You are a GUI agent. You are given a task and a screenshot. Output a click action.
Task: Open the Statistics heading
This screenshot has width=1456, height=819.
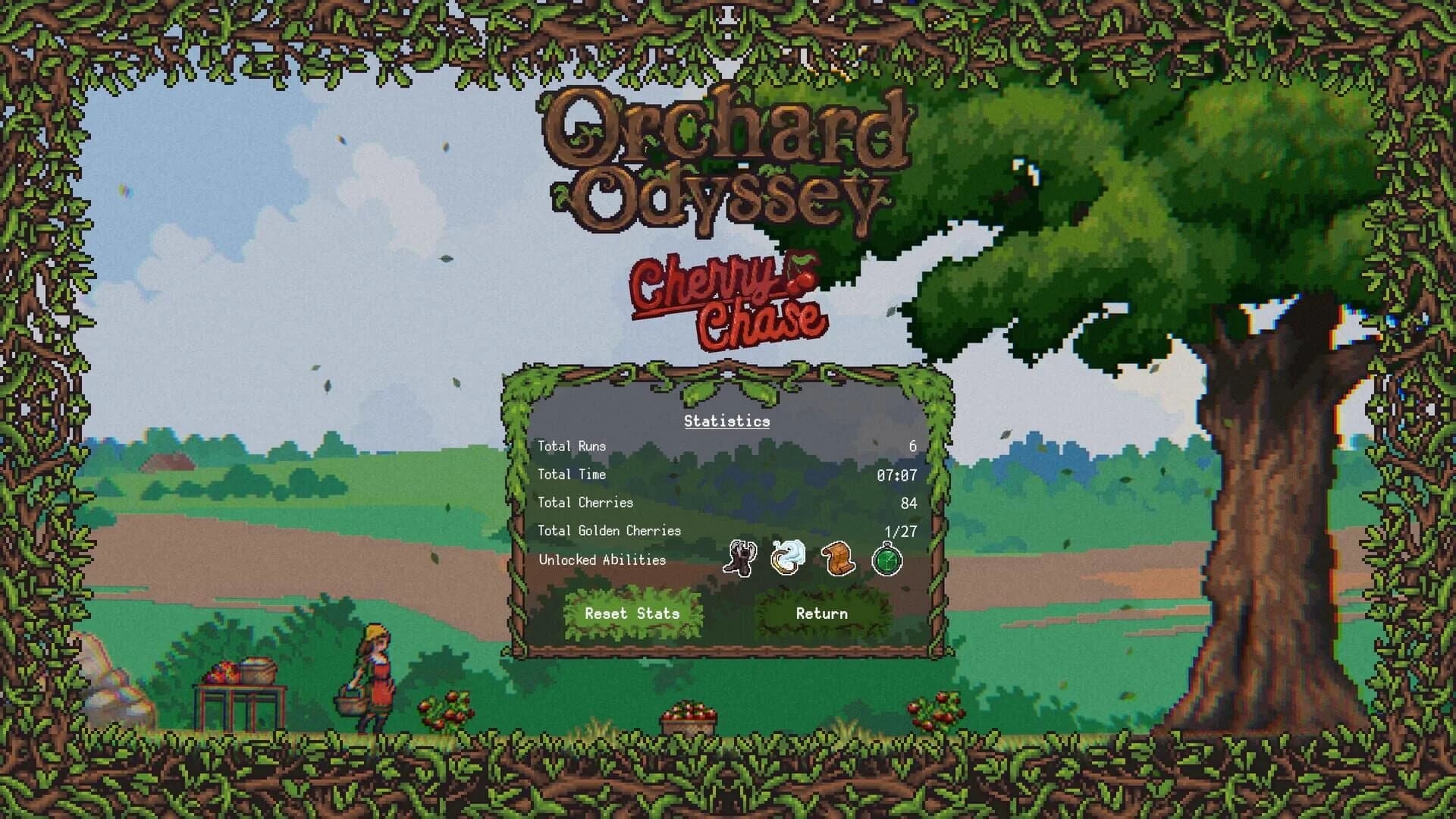click(x=725, y=421)
